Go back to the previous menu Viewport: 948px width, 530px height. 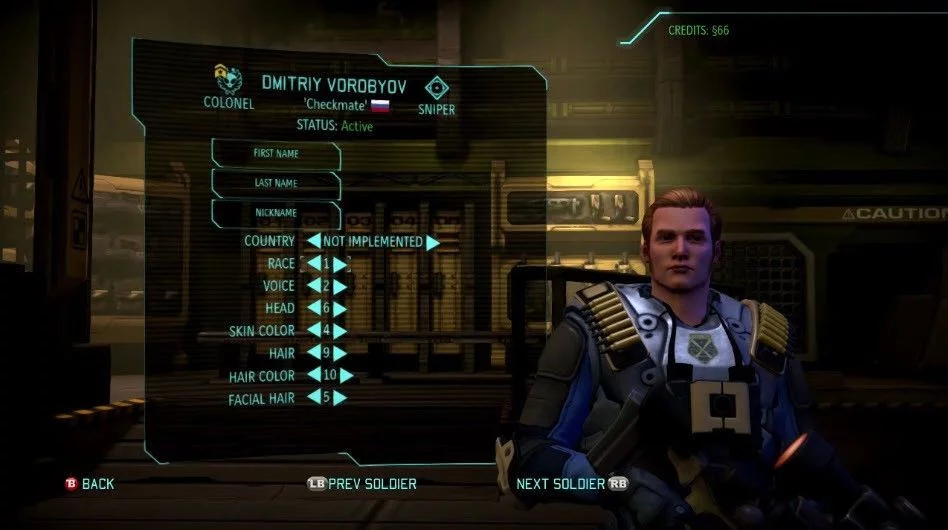coord(90,484)
